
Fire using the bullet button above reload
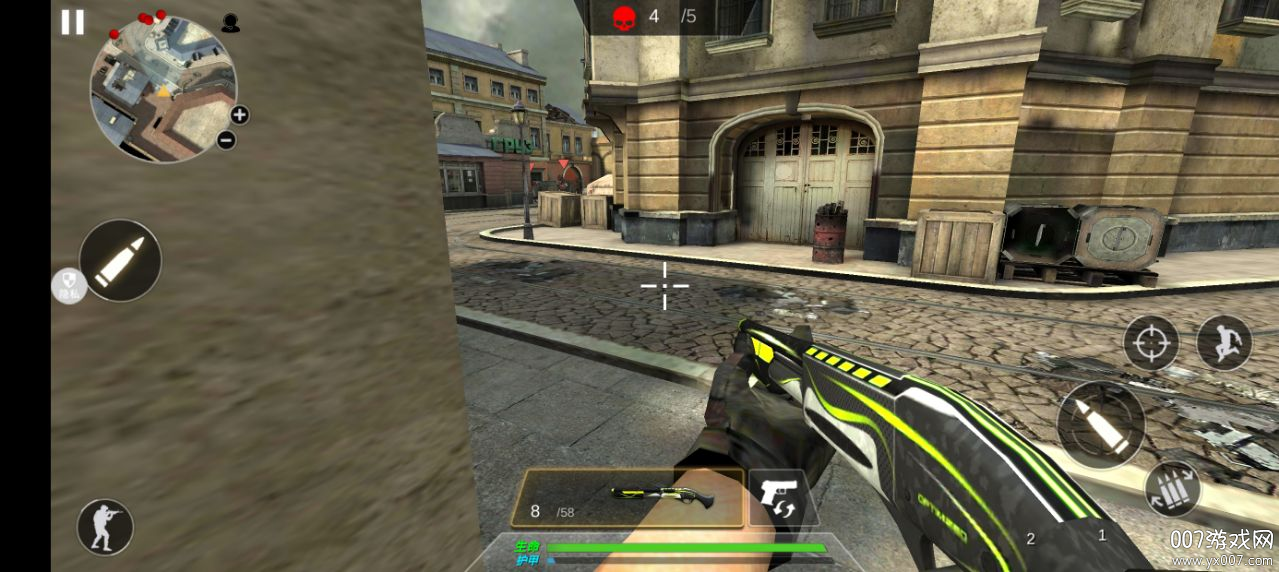tap(1100, 424)
